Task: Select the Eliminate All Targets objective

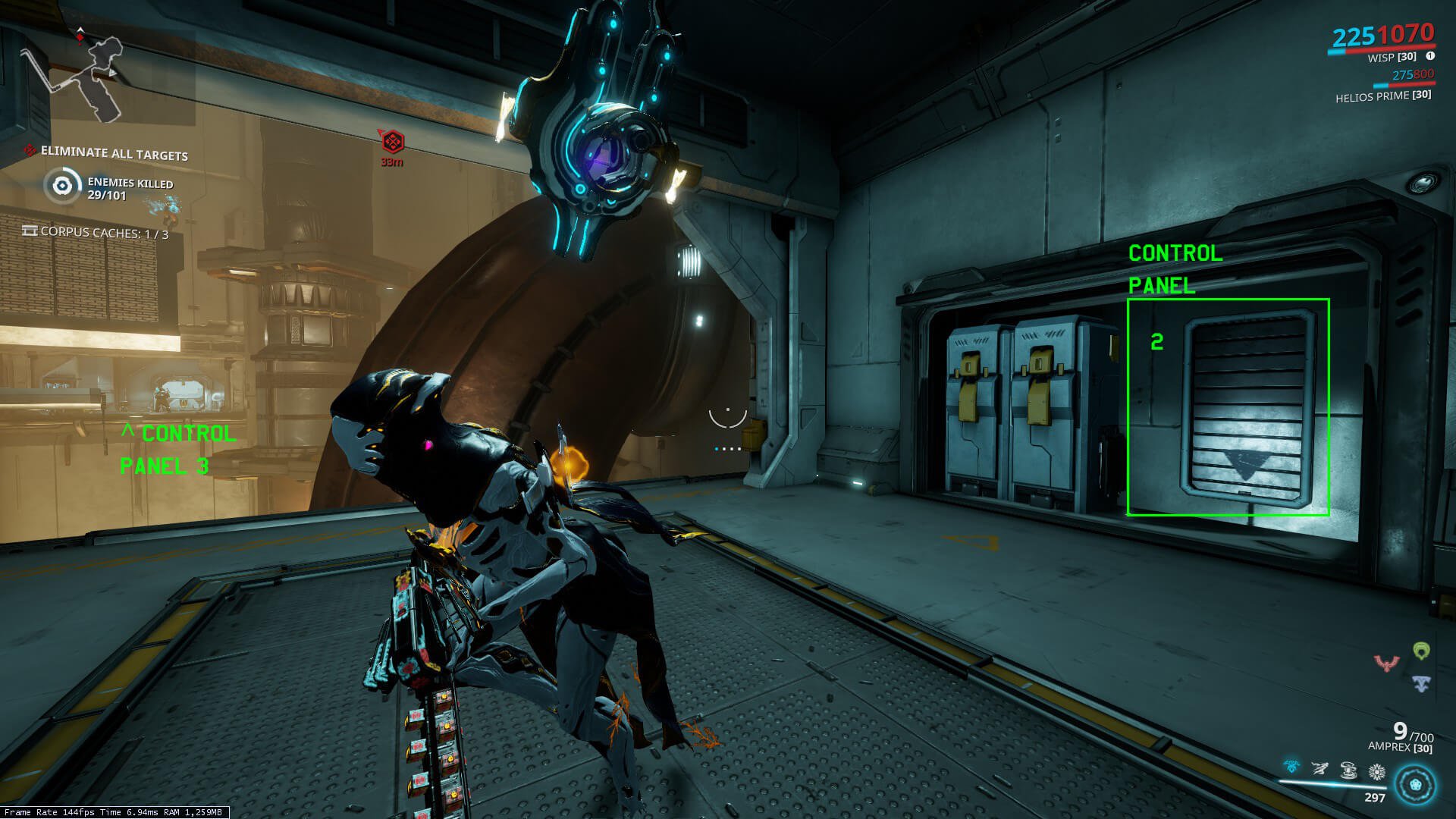Action: click(114, 154)
